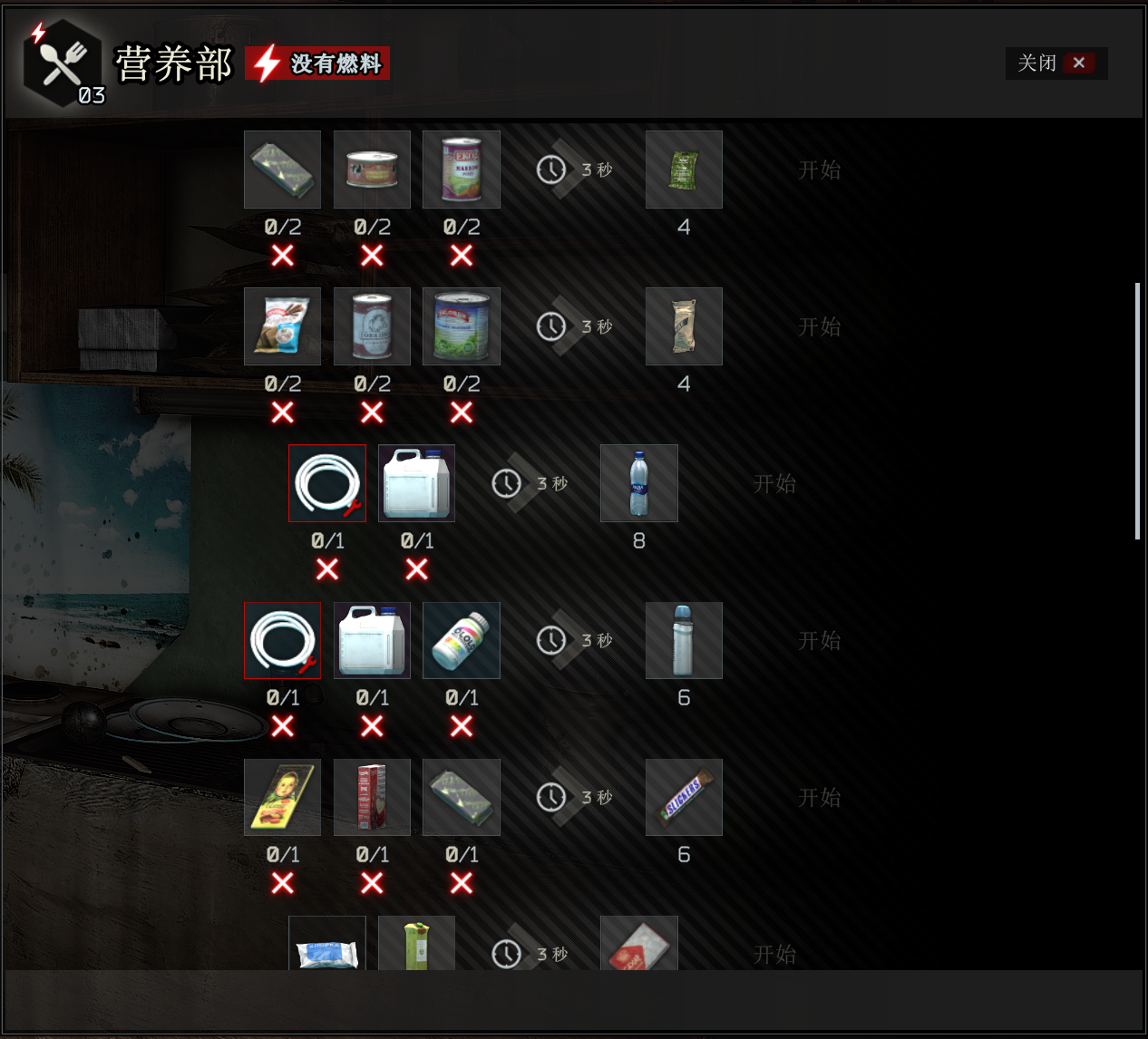Select the Slickers chocolate bar output
This screenshot has height=1039, width=1148.
click(684, 798)
